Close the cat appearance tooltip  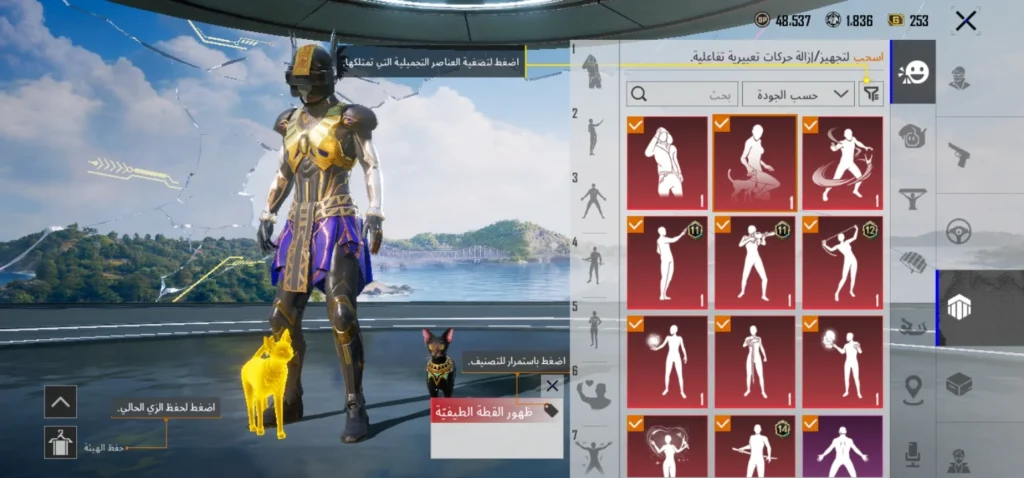tap(552, 386)
